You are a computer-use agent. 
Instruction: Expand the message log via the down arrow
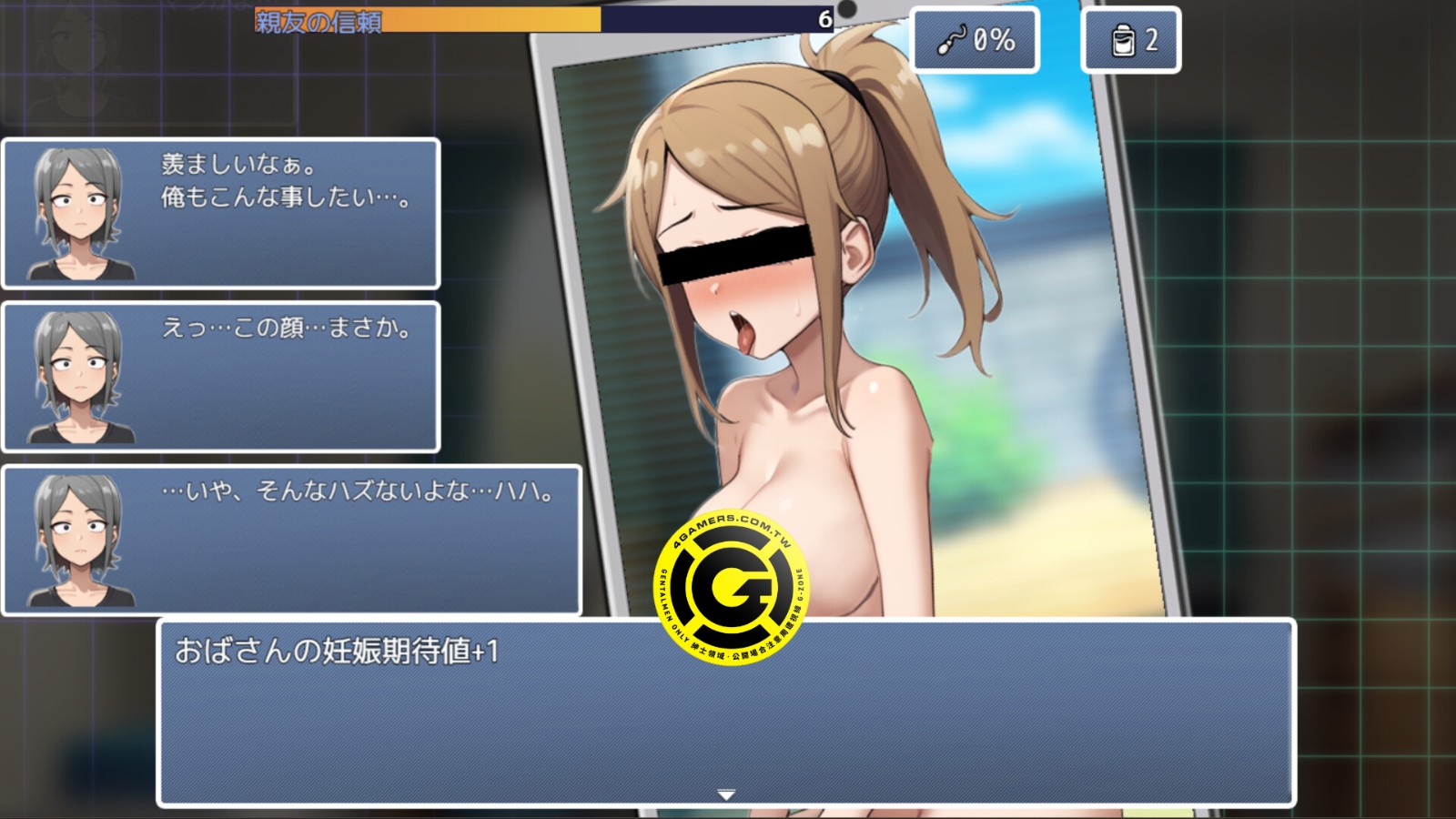pyautogui.click(x=727, y=794)
